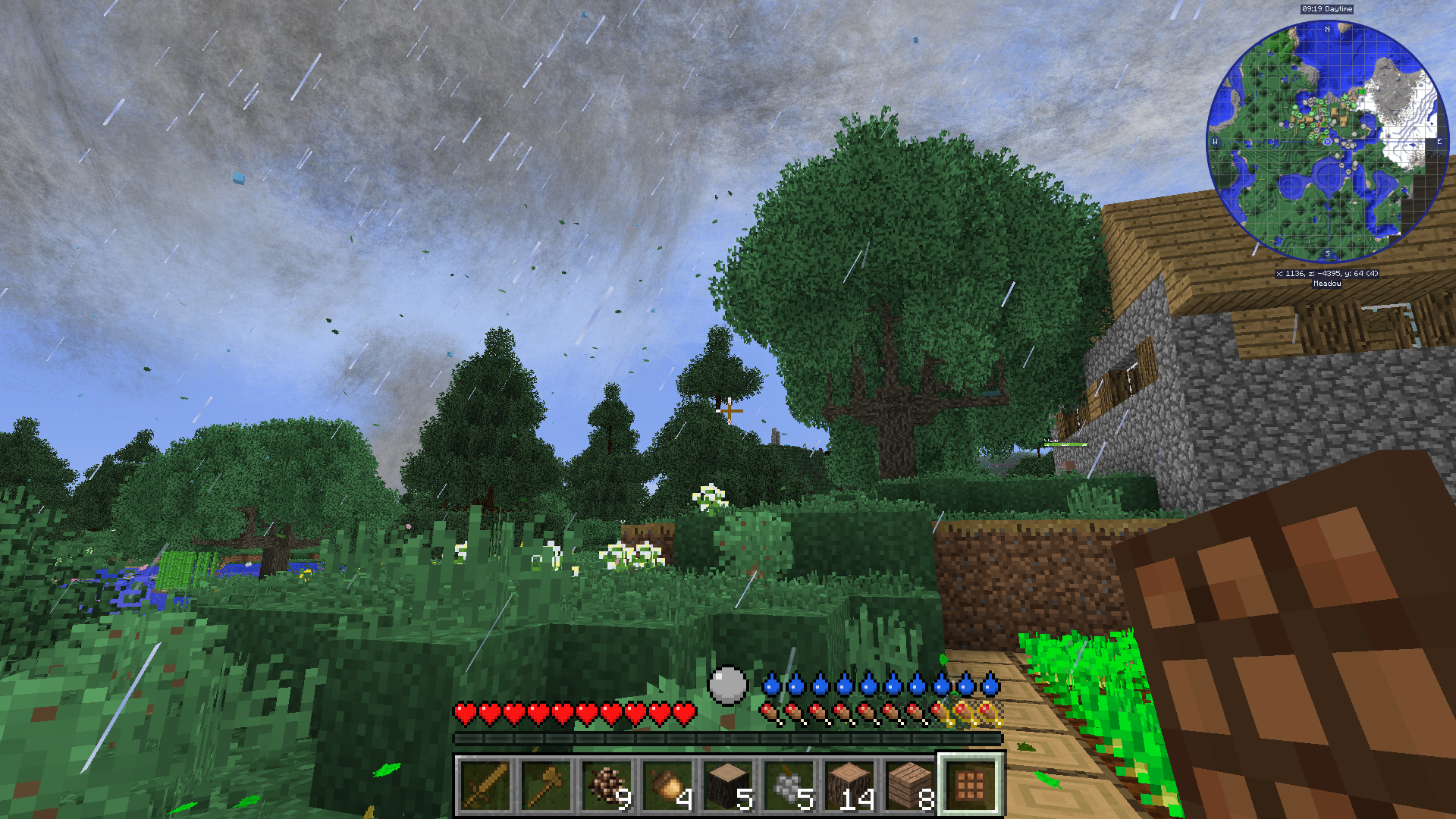
Task: Click the N compass marker on the minimap
Action: click(x=1327, y=28)
